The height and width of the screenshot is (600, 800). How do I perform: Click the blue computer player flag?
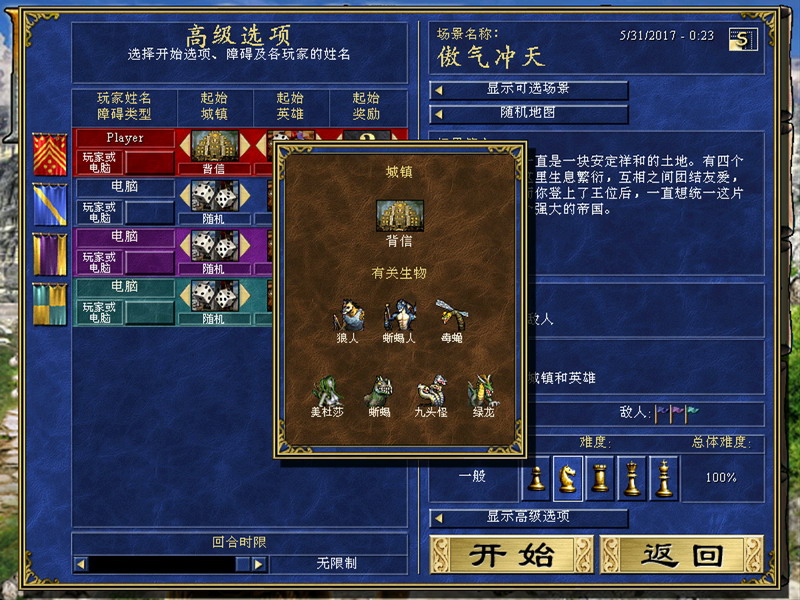(x=50, y=202)
